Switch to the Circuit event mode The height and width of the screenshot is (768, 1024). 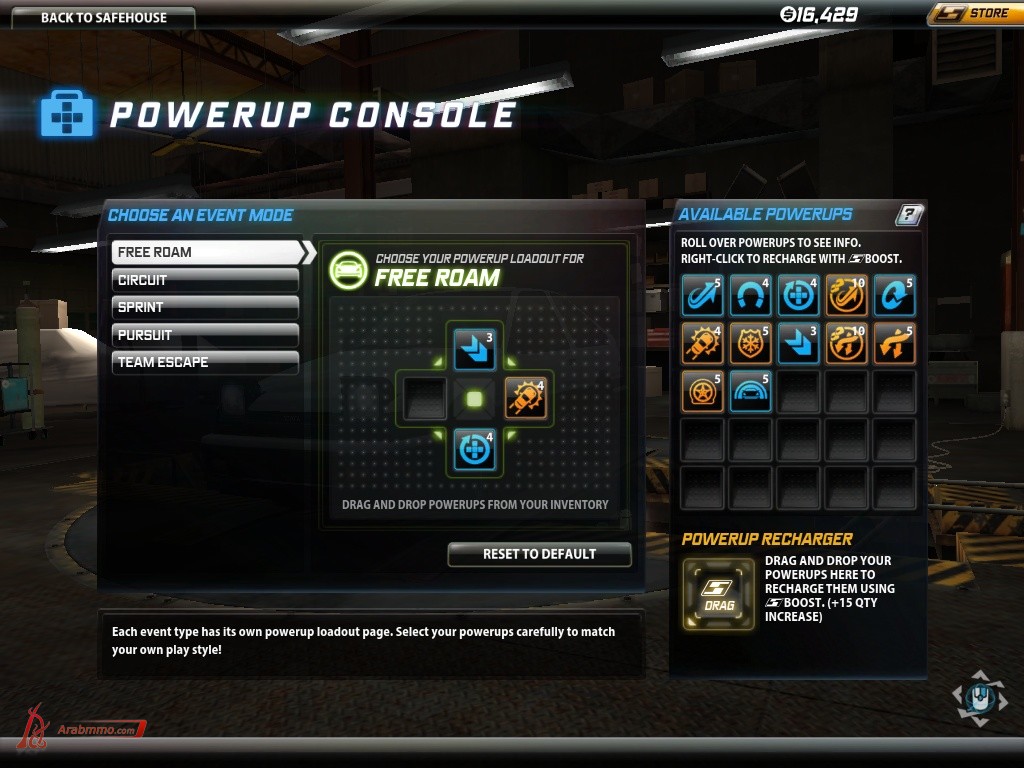point(206,280)
